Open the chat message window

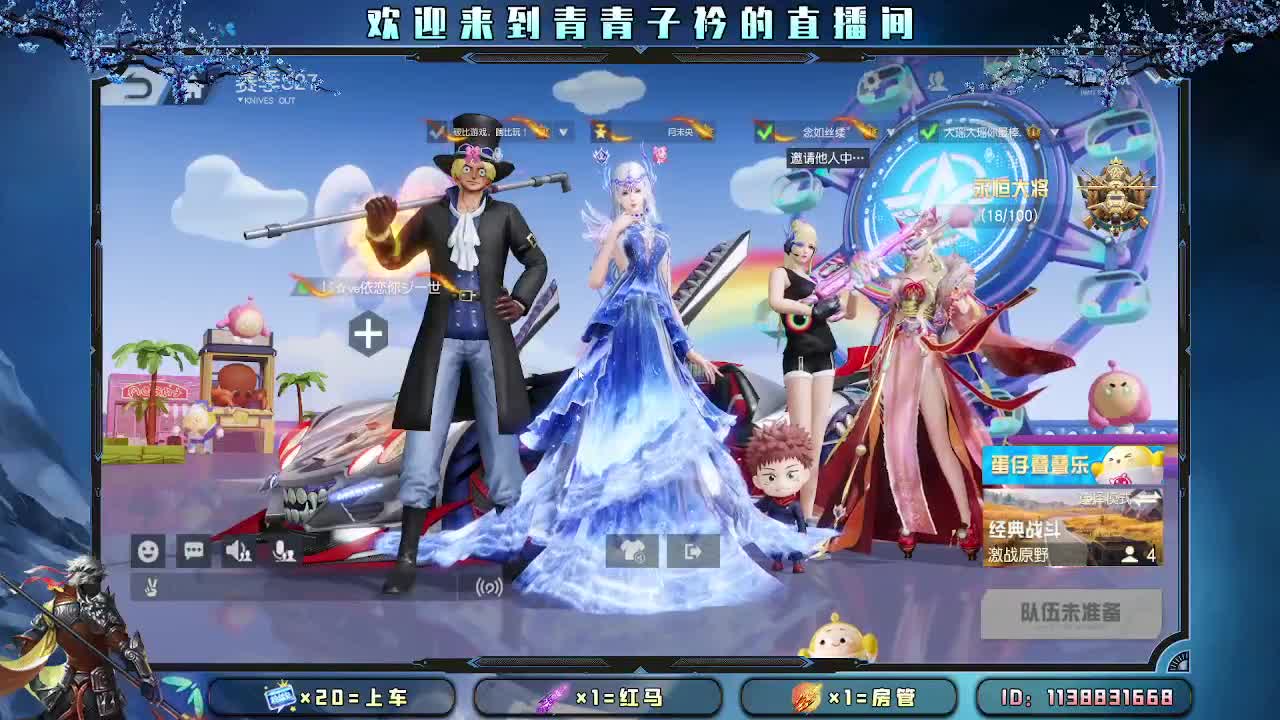coord(196,551)
